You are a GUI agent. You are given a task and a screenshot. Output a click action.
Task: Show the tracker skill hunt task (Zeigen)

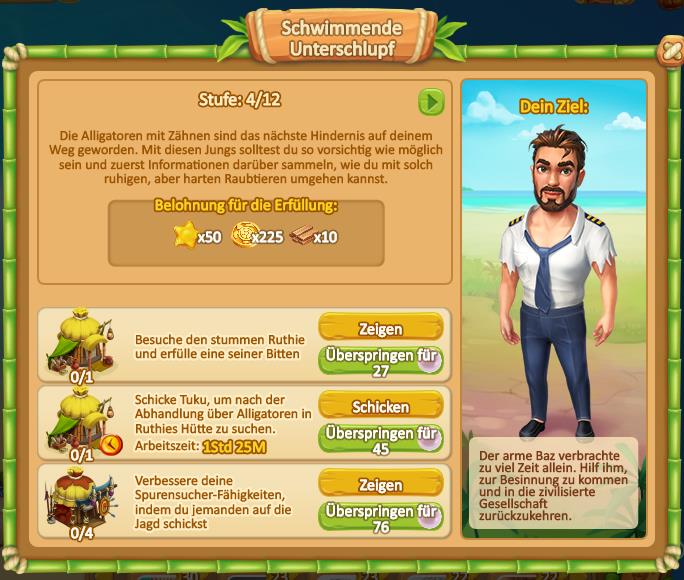pyautogui.click(x=380, y=484)
